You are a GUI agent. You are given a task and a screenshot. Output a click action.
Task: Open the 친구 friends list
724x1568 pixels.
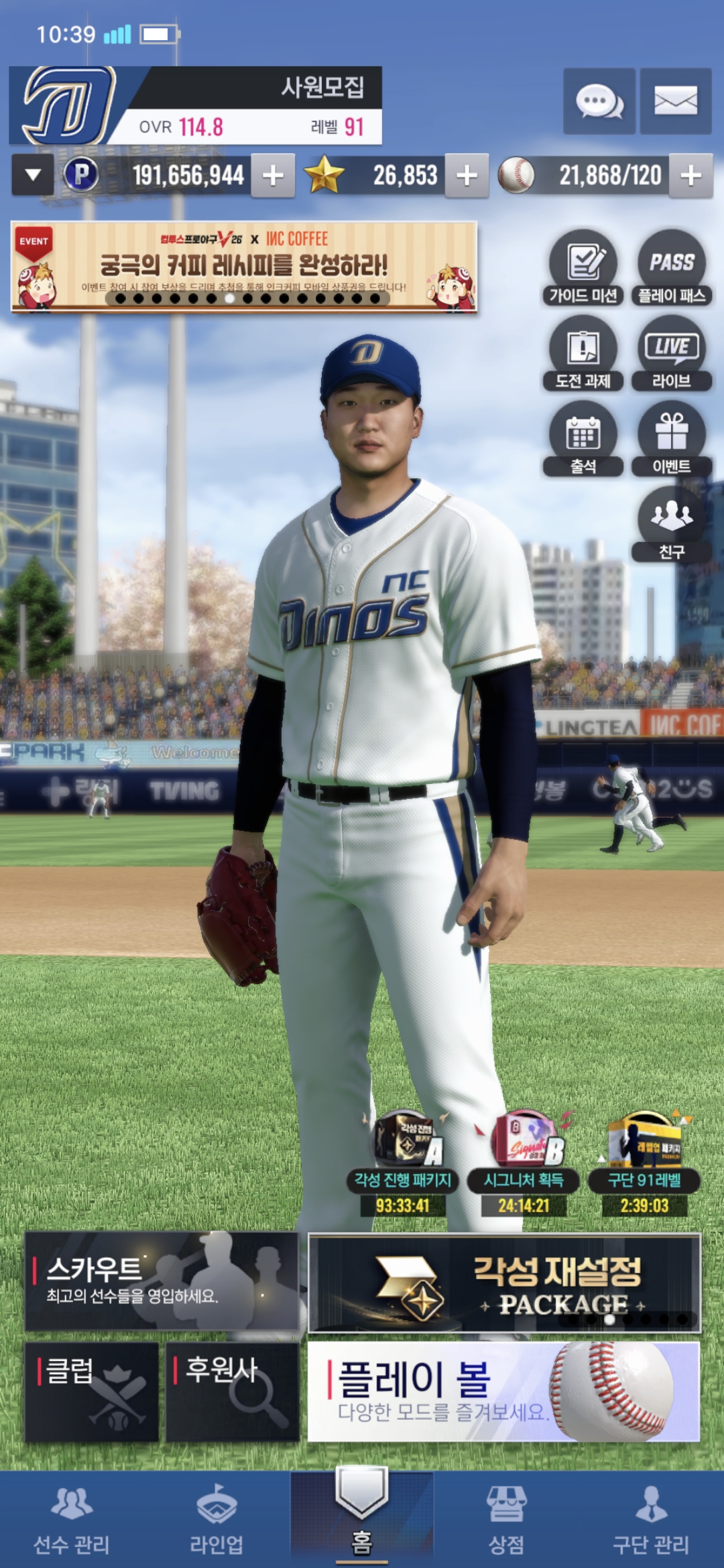point(671,524)
